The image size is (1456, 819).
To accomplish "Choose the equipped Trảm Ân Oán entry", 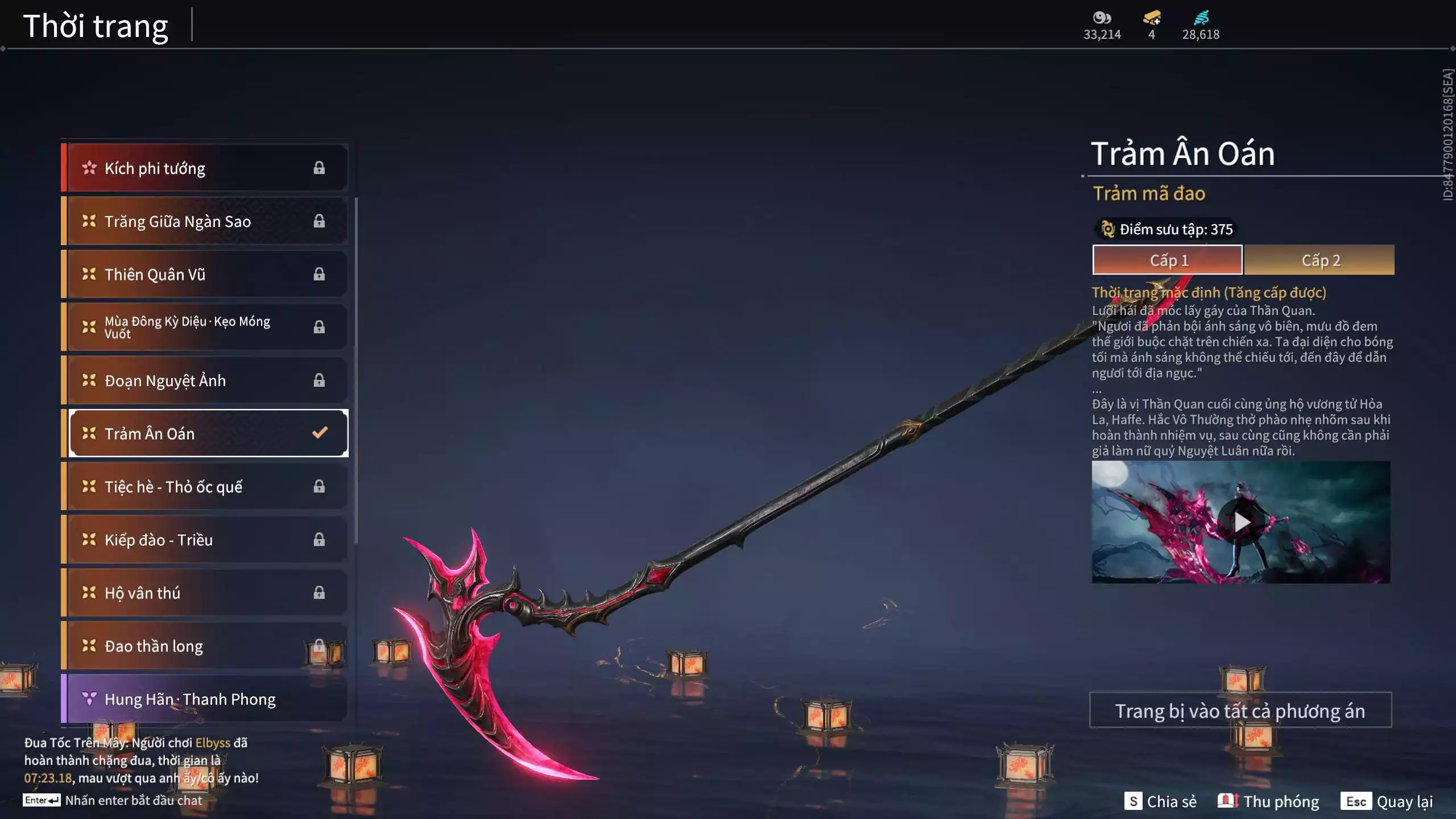I will click(208, 433).
